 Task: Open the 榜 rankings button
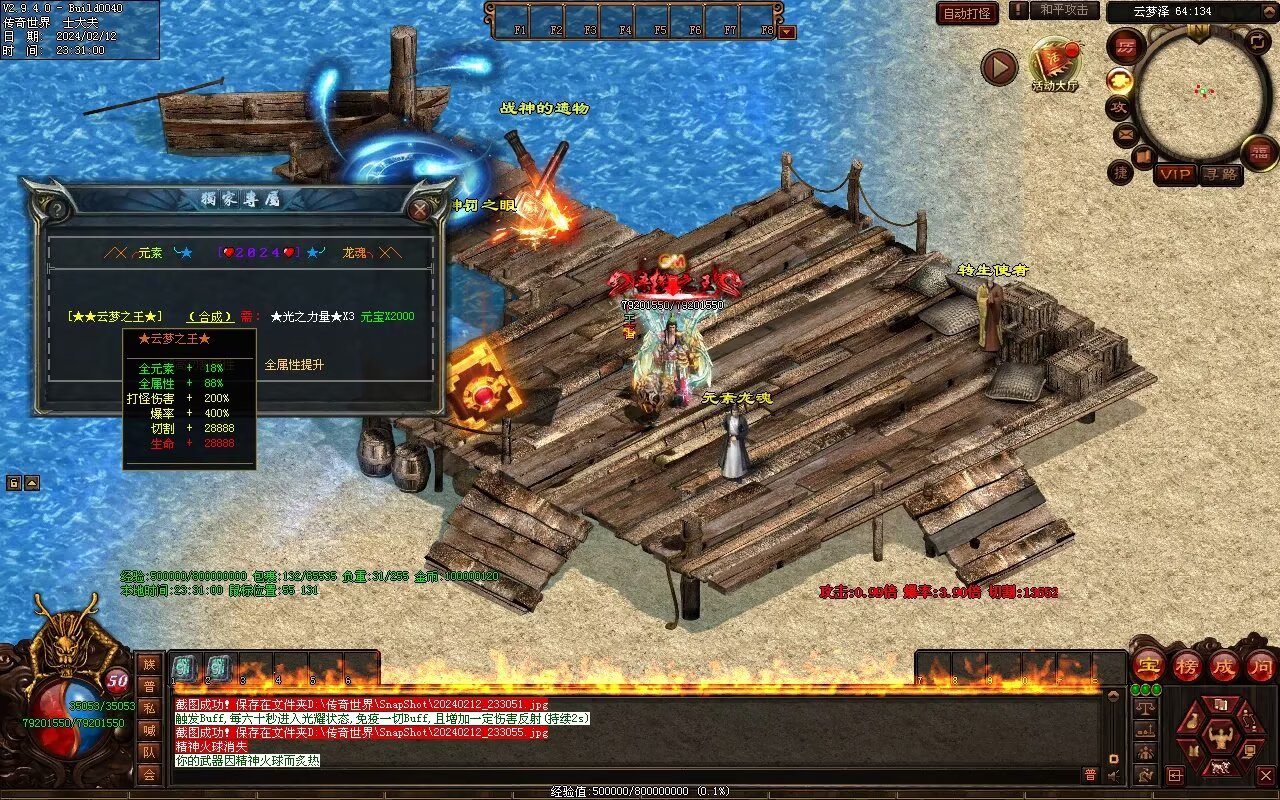tap(1186, 665)
